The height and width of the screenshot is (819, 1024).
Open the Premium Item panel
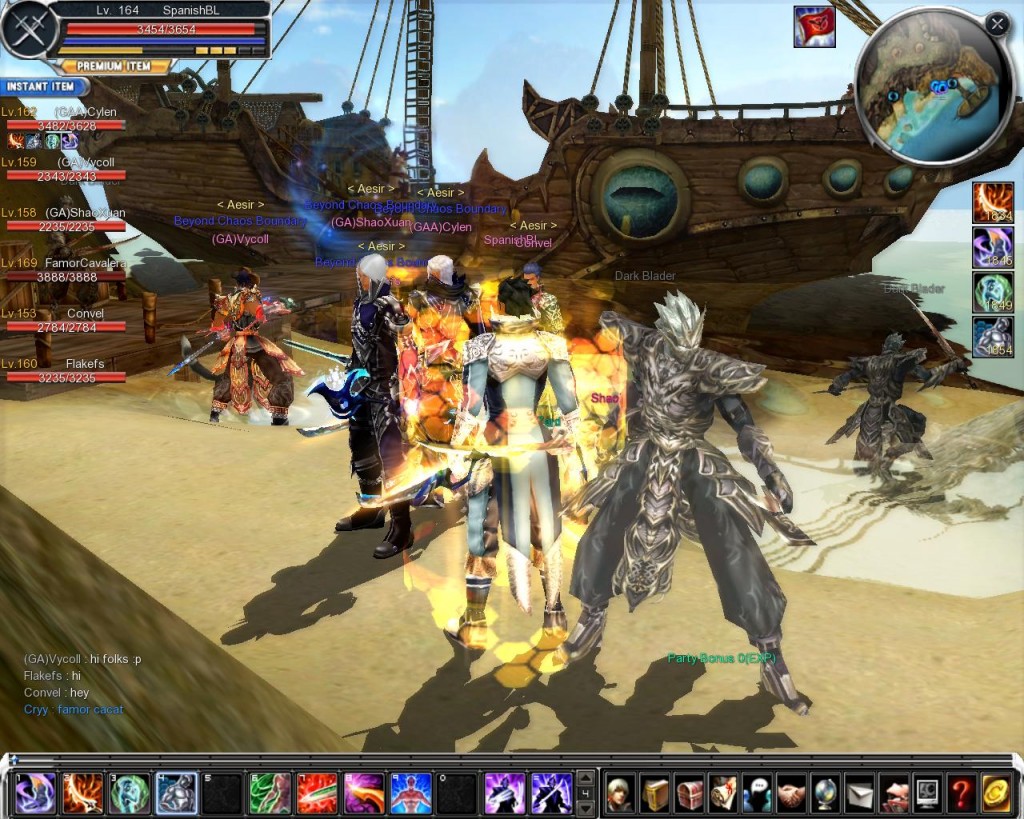coord(111,66)
